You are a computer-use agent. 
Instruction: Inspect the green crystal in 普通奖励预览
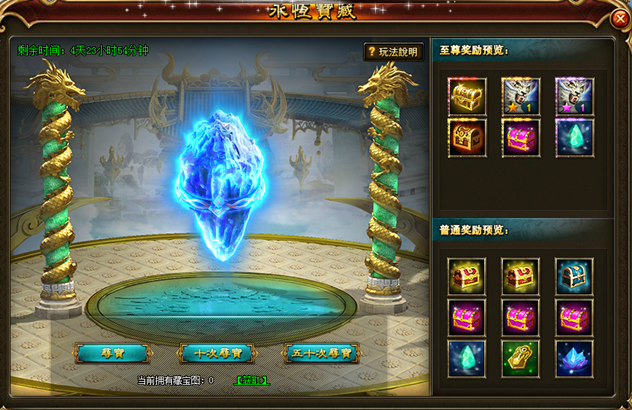pos(467,358)
